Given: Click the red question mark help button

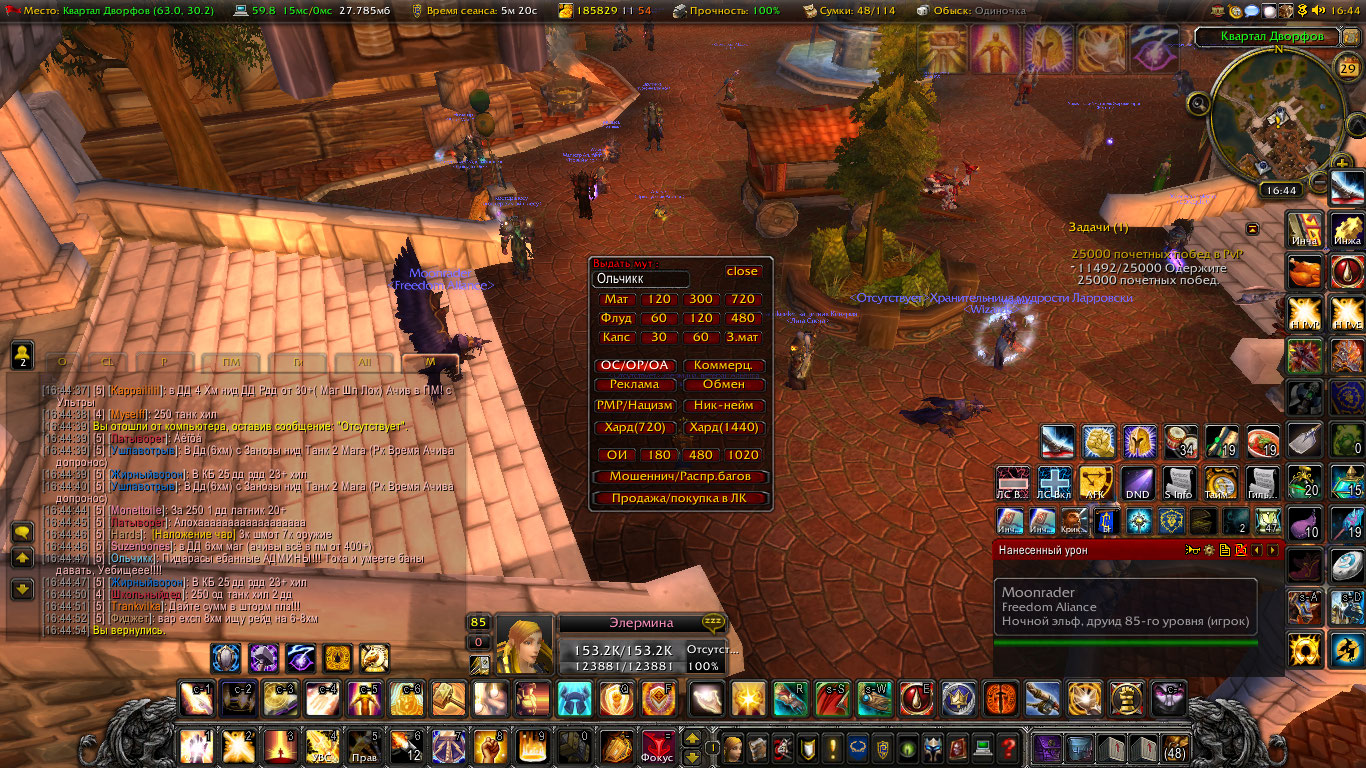Looking at the screenshot, I should (1008, 747).
